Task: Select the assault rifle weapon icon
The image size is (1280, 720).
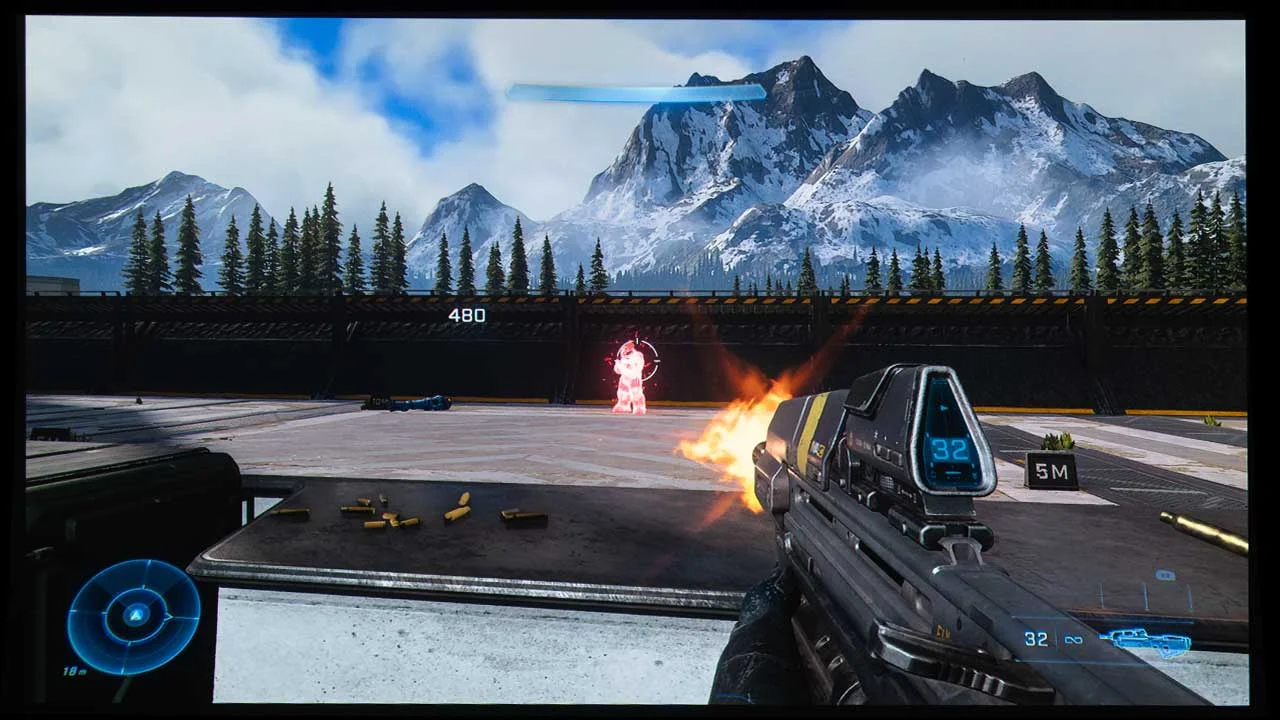Action: pos(1145,641)
